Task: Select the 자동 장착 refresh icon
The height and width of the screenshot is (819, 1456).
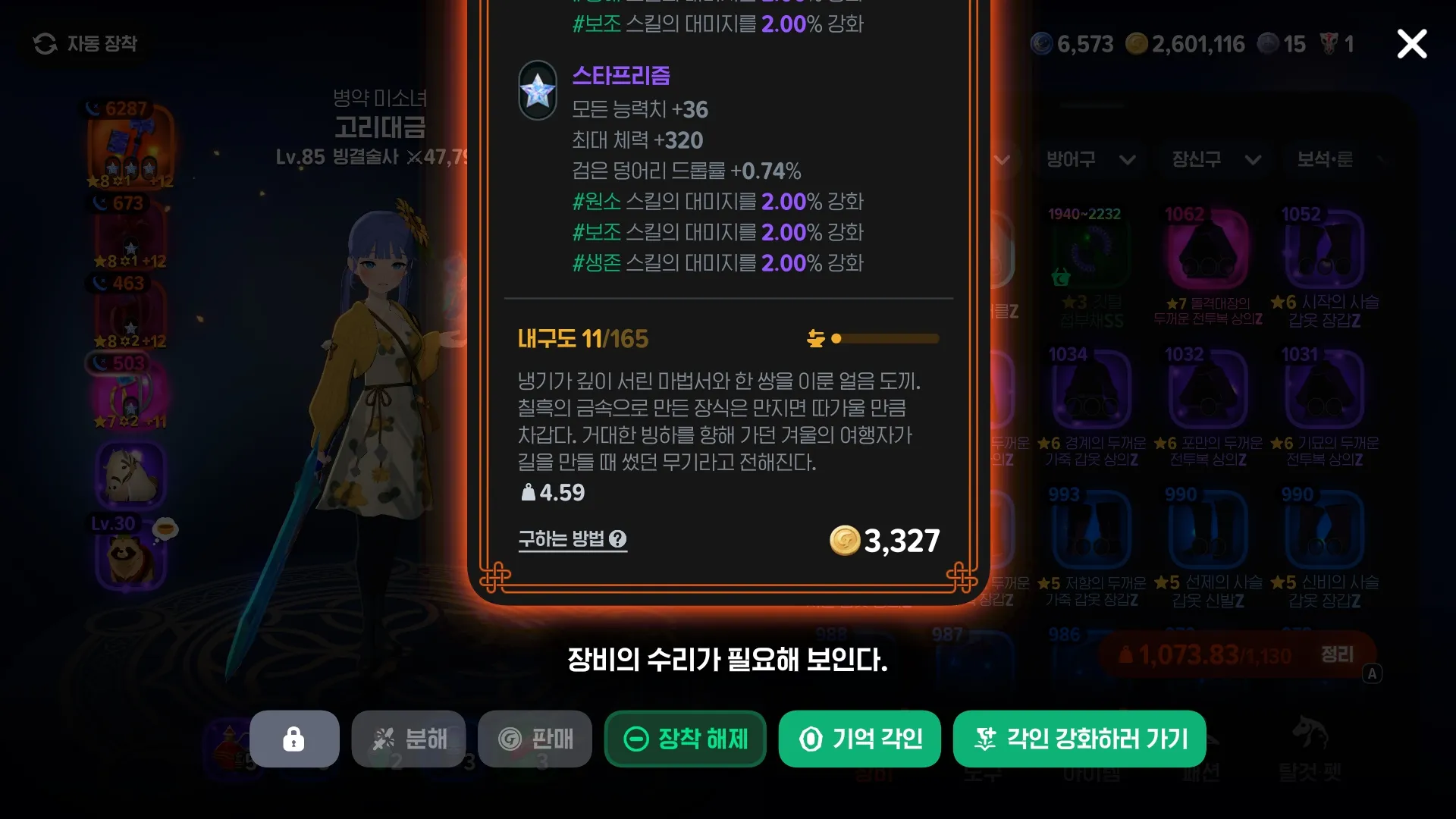Action: coord(47,44)
